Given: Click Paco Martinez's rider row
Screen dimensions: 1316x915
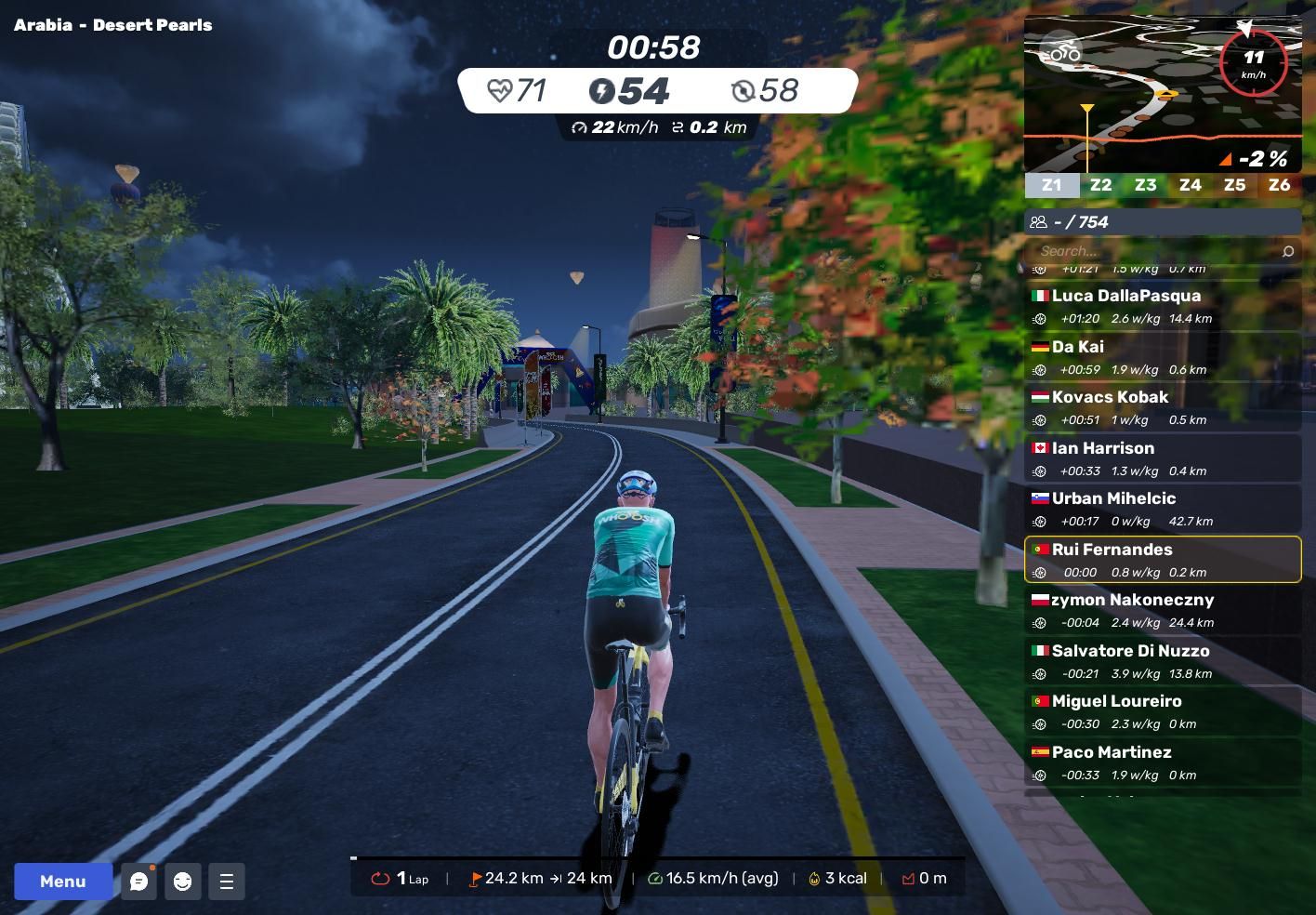Looking at the screenshot, I should click(1162, 762).
